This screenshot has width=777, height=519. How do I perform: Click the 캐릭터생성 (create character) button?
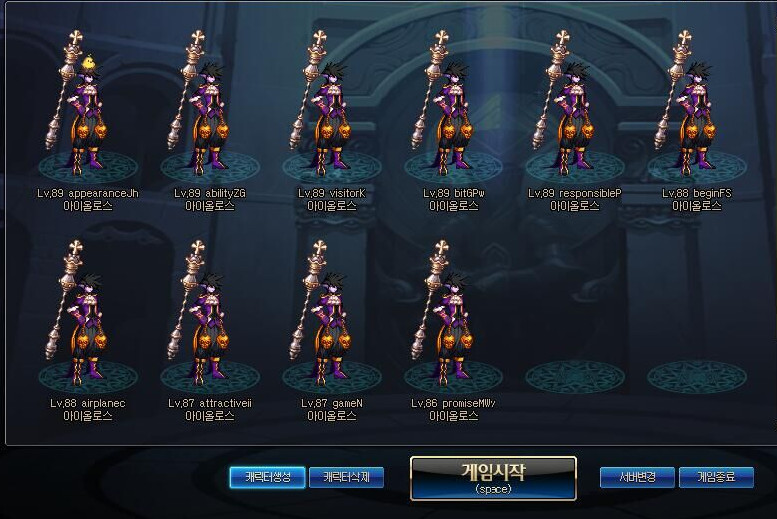point(267,478)
